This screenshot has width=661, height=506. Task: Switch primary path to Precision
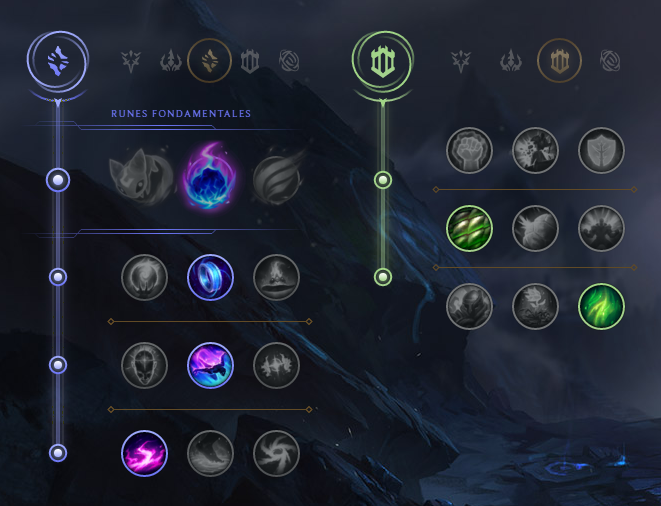coord(132,61)
